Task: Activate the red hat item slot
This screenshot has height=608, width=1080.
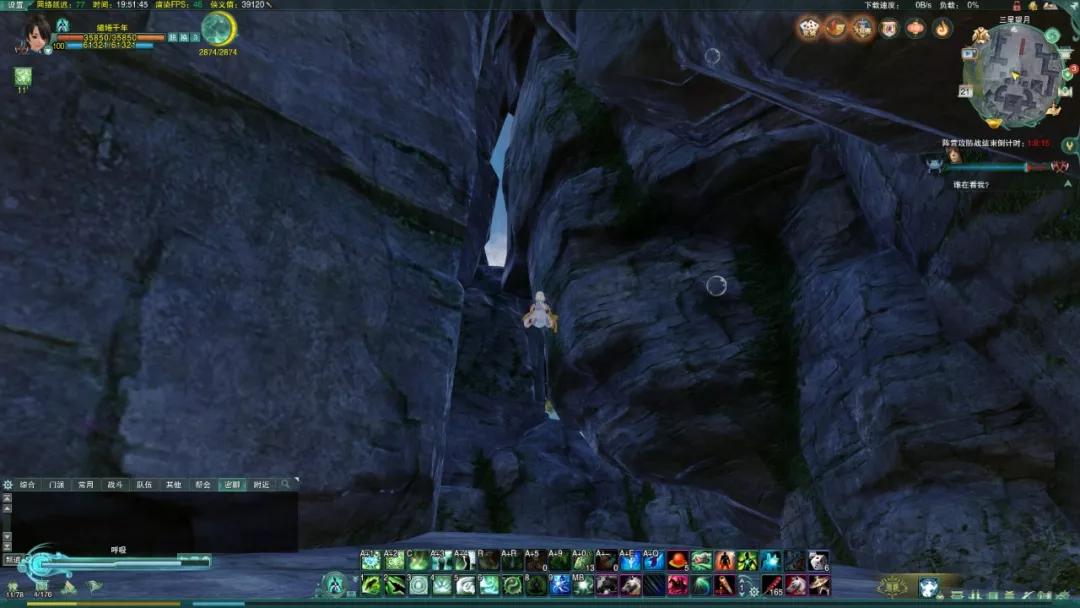Action: (x=679, y=561)
